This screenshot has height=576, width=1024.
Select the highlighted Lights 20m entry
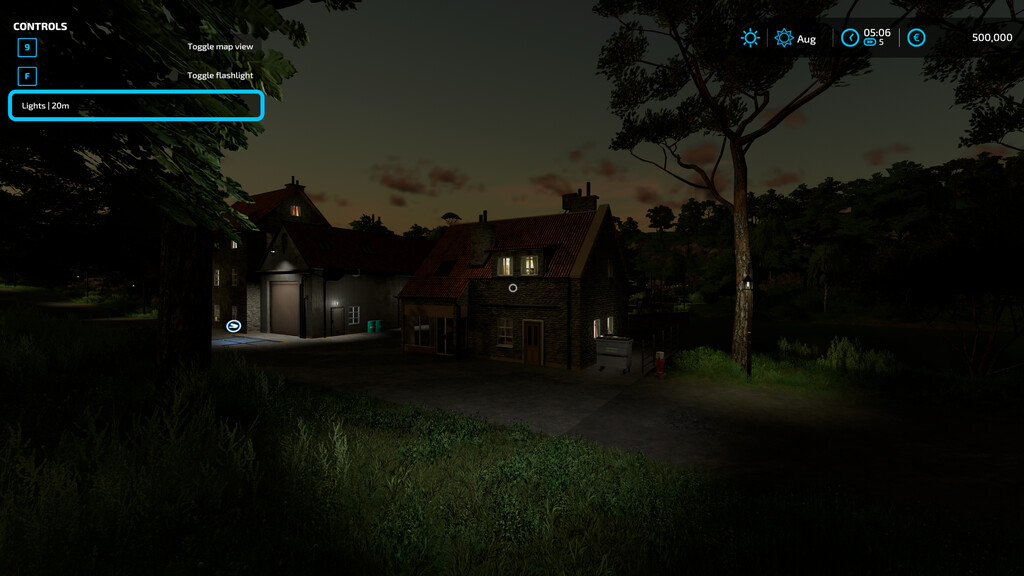click(136, 105)
